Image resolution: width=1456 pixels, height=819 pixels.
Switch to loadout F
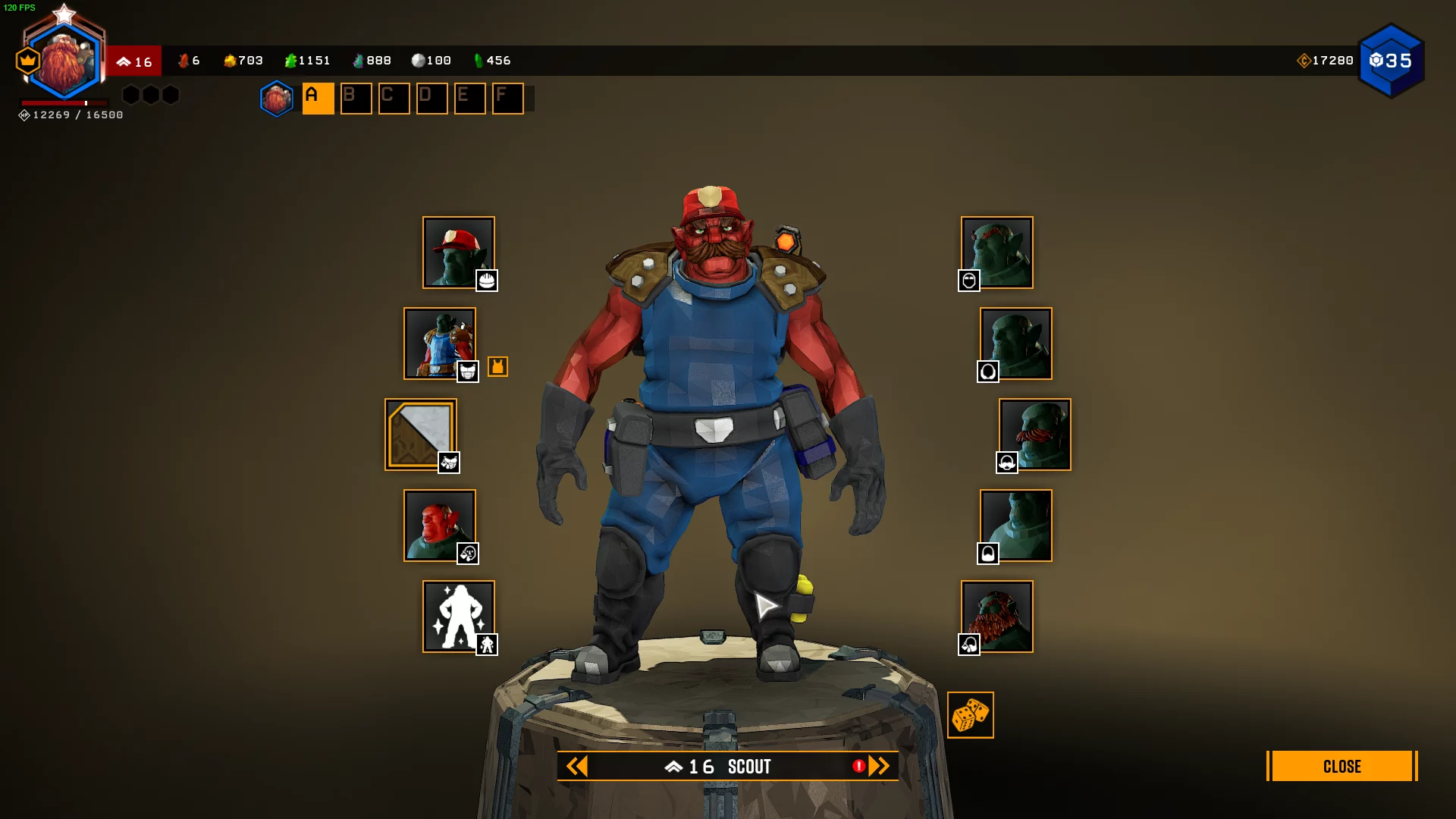pos(507,99)
